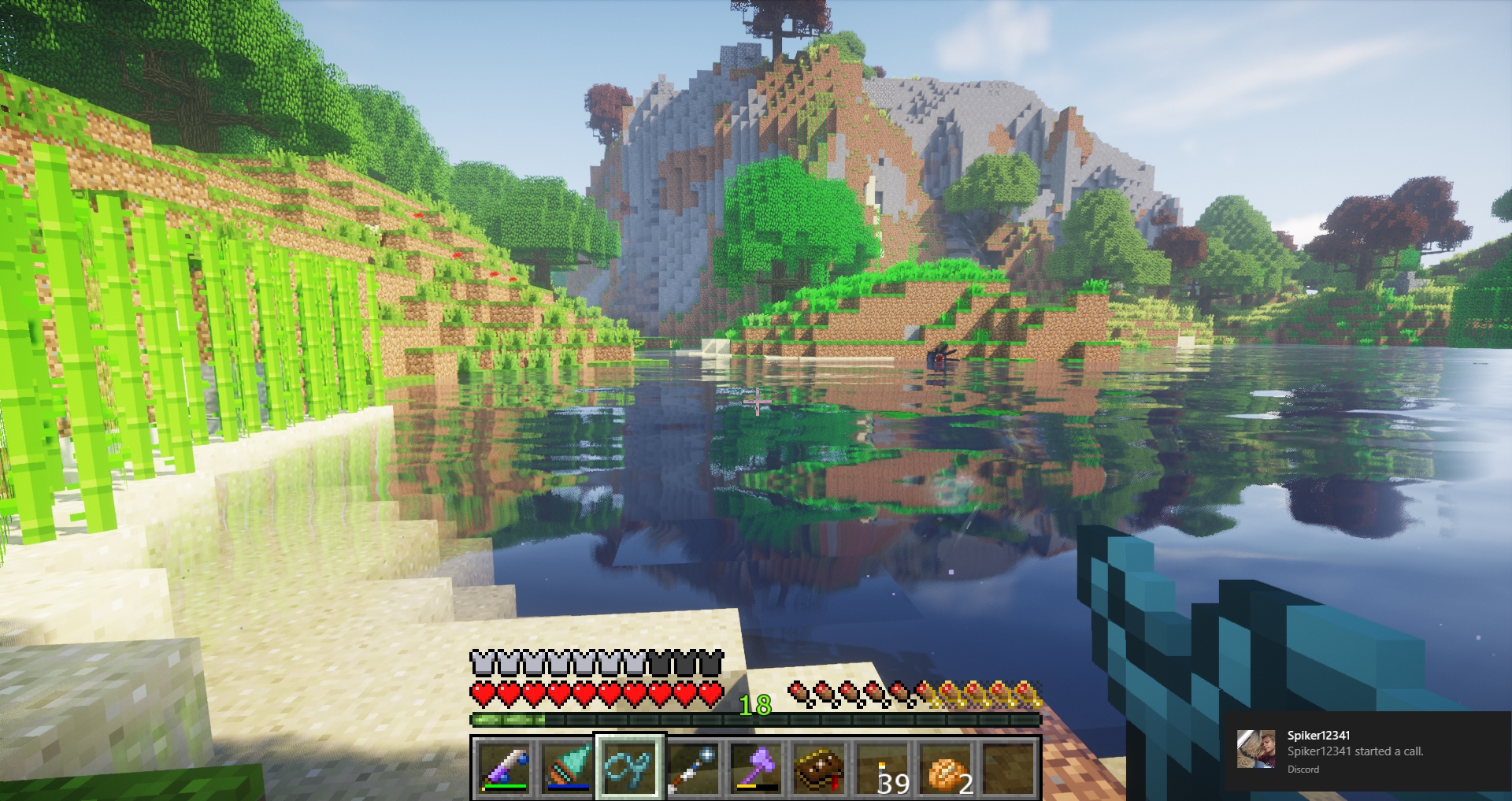Choose the white-orb staff hotbar slot
This screenshot has width=1512, height=801.
693,768
